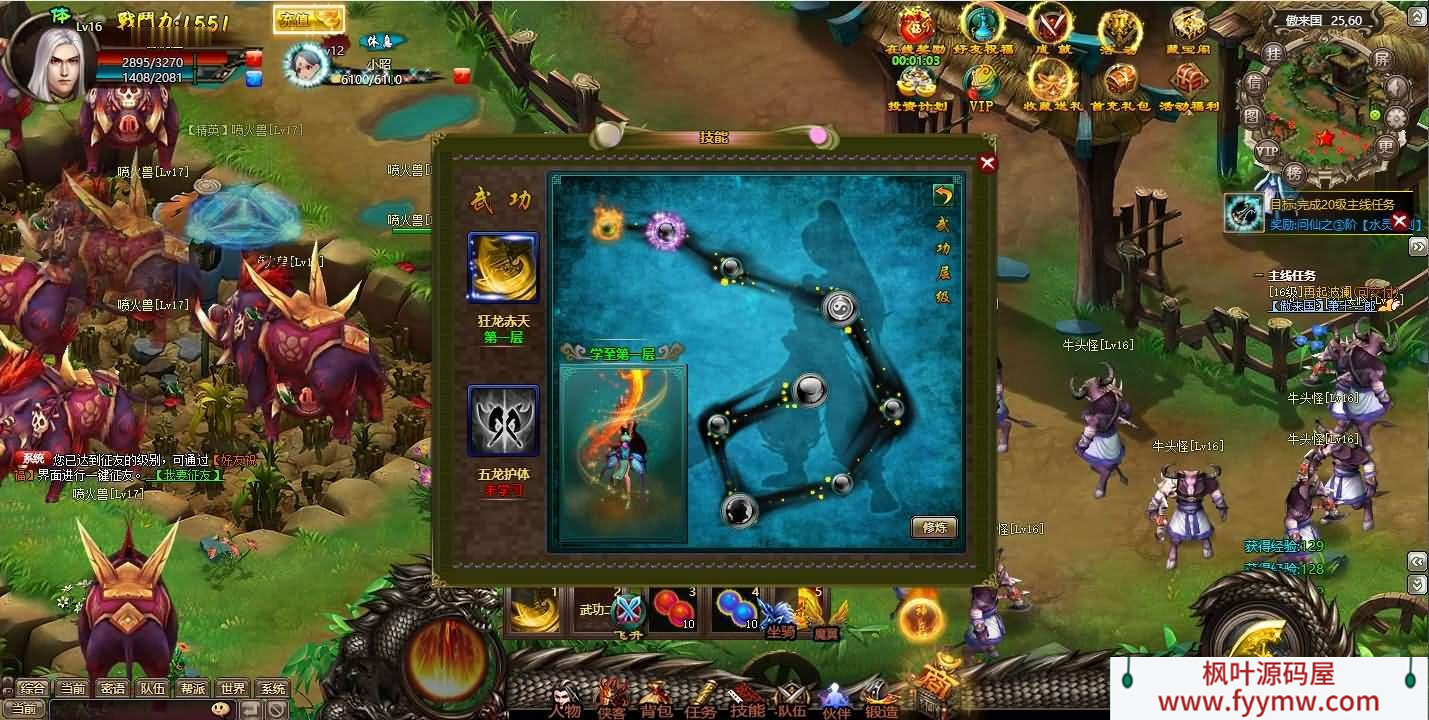1429x720 pixels.
Task: Click the 挂 auto-battle minimap button
Action: pyautogui.click(x=1273, y=52)
